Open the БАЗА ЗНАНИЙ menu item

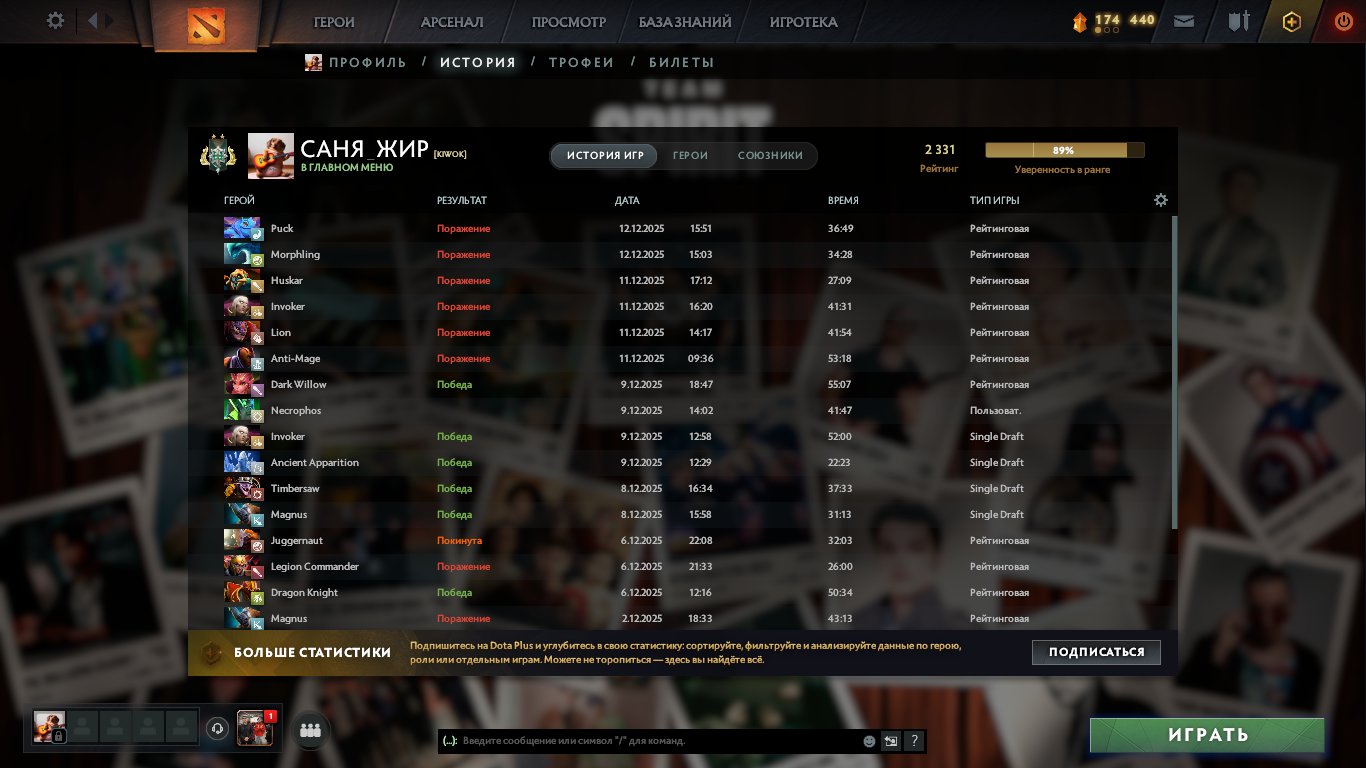tap(683, 21)
